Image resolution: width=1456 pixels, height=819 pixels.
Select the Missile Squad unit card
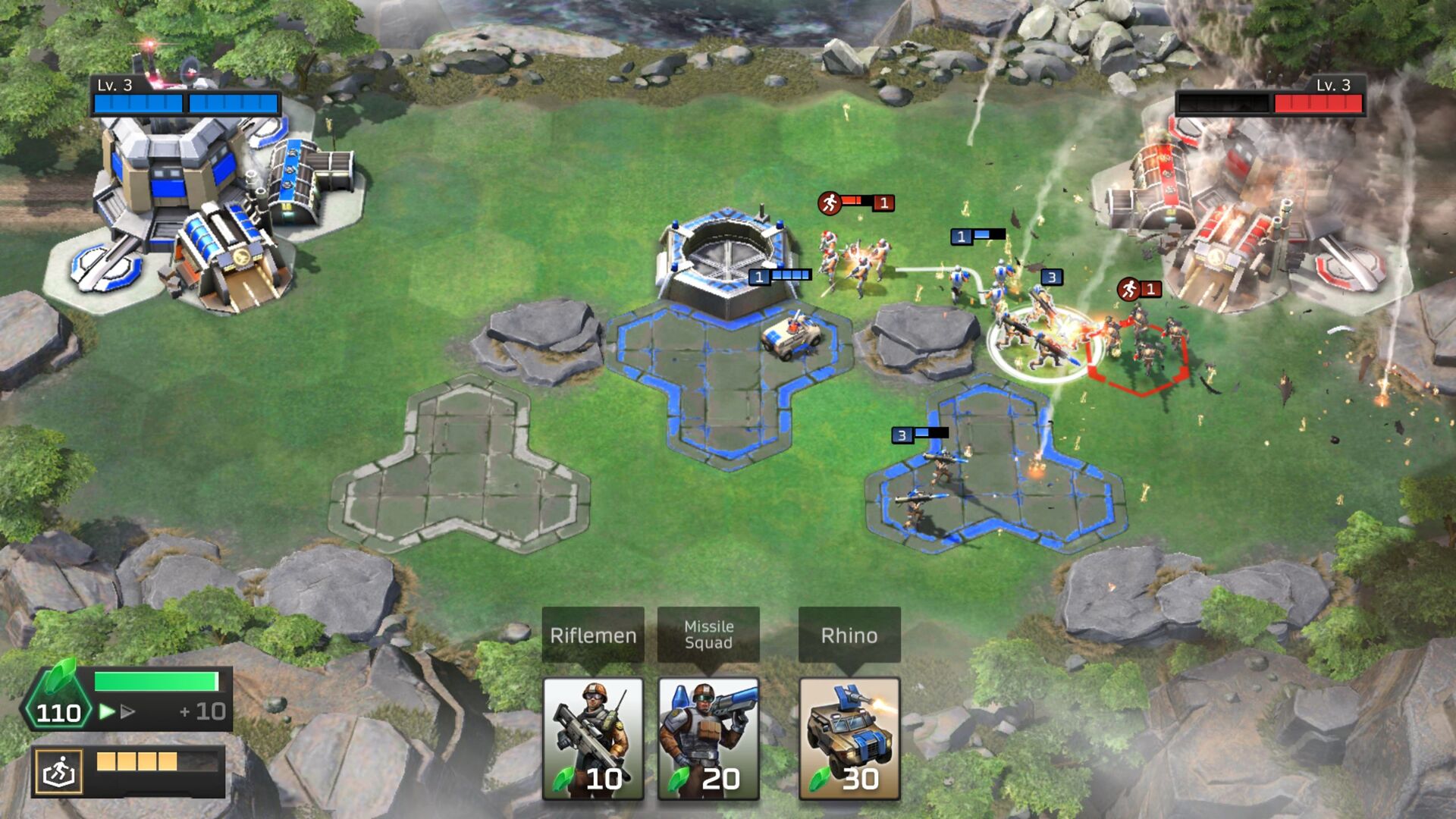708,739
